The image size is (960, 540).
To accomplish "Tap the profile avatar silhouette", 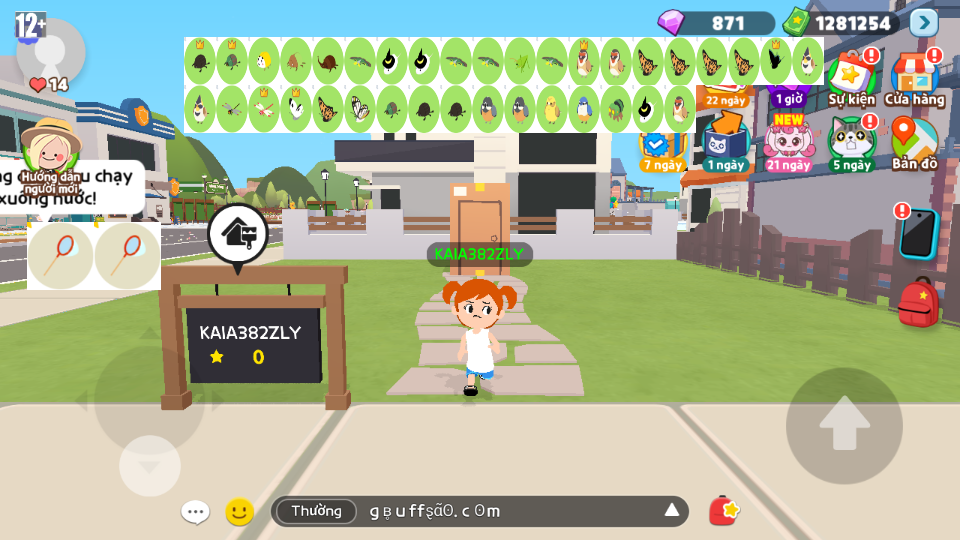I will click(49, 50).
